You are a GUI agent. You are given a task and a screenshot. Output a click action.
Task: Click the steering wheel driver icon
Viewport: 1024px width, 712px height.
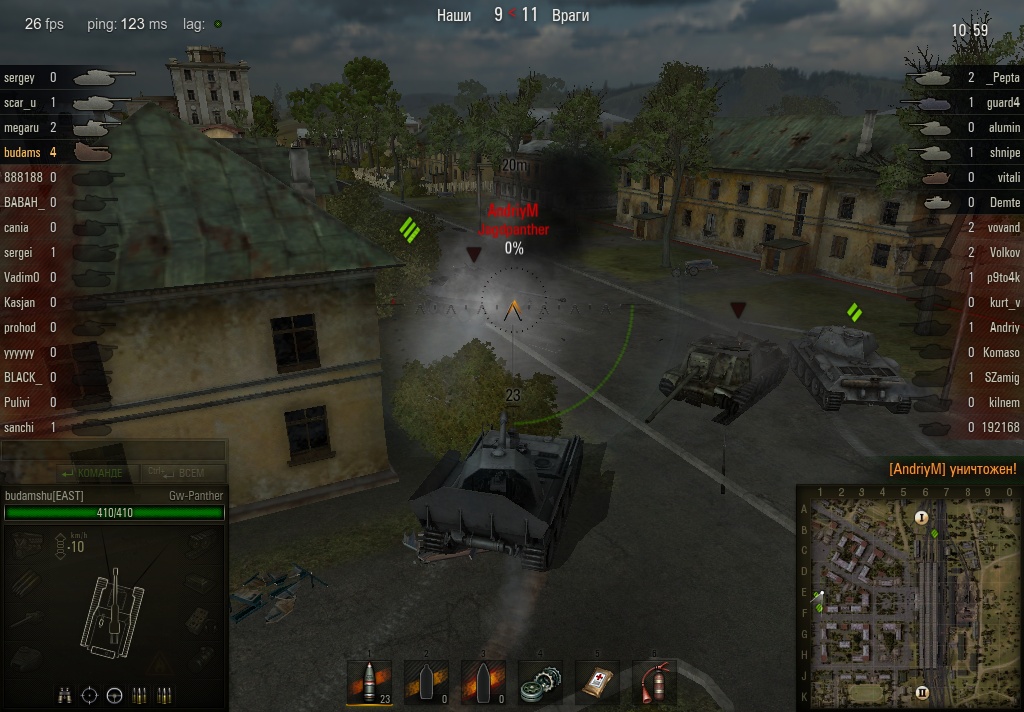(x=115, y=694)
